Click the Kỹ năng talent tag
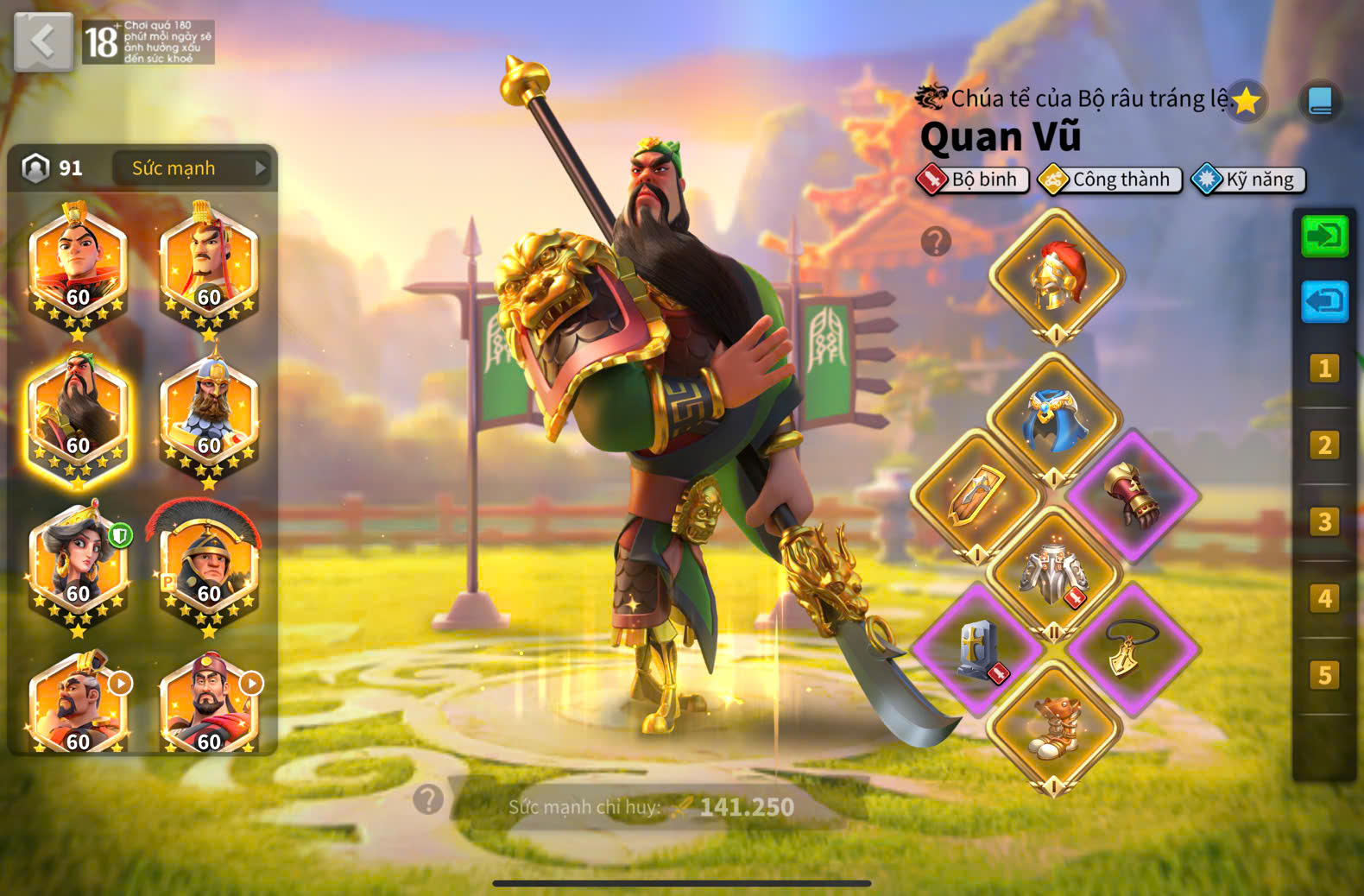Image resolution: width=1364 pixels, height=896 pixels. 1248,180
